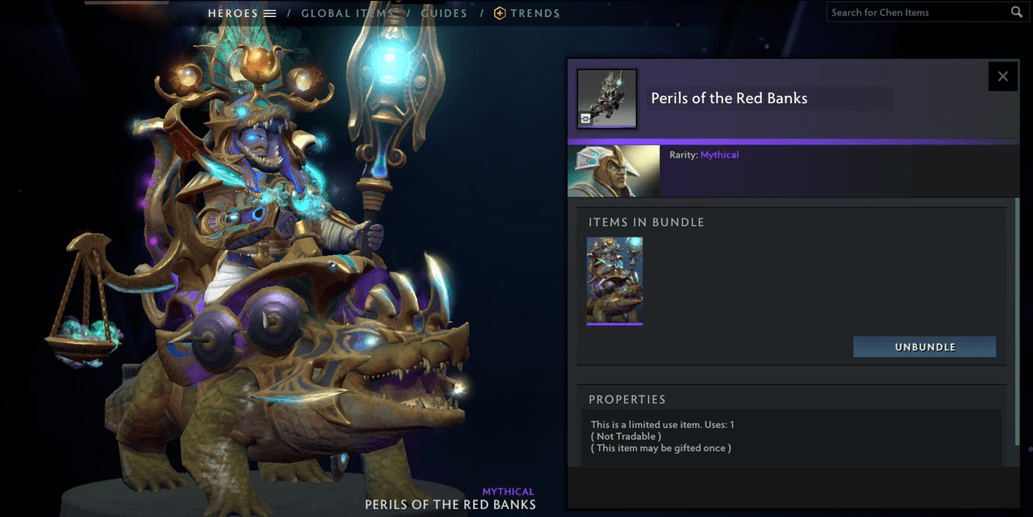Click the Mythical rarity link

(x=719, y=155)
